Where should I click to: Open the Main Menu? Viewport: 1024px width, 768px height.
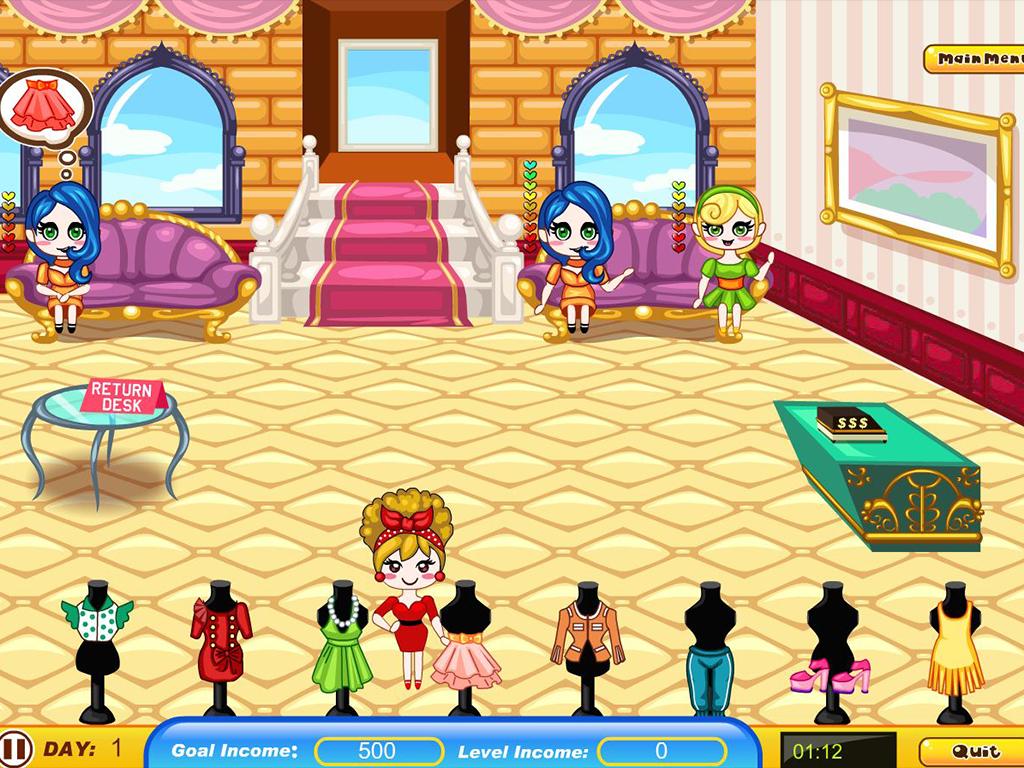tap(975, 59)
